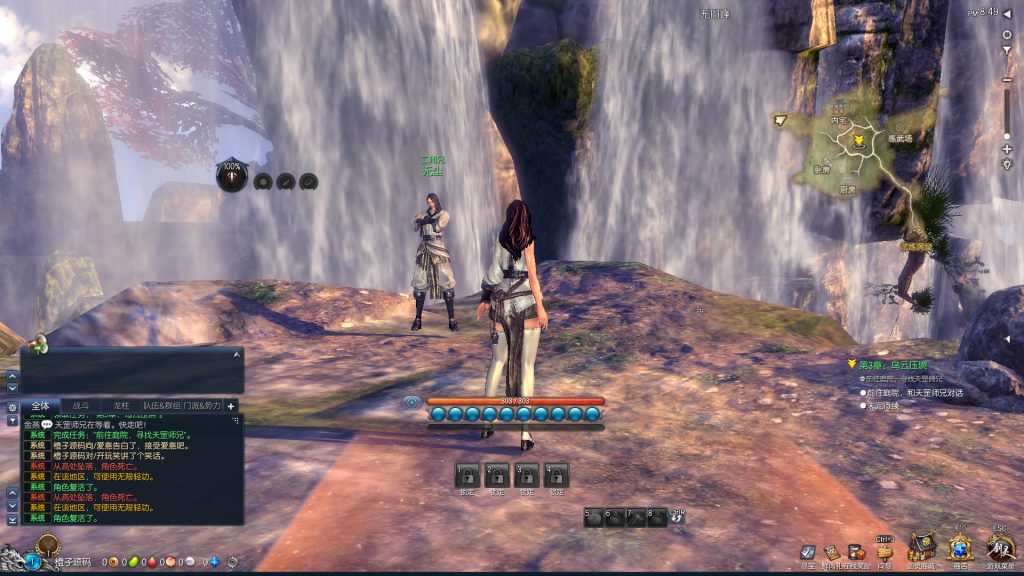Switch to the 门派&势力 chat tab
The width and height of the screenshot is (1024, 576).
pyautogui.click(x=203, y=406)
